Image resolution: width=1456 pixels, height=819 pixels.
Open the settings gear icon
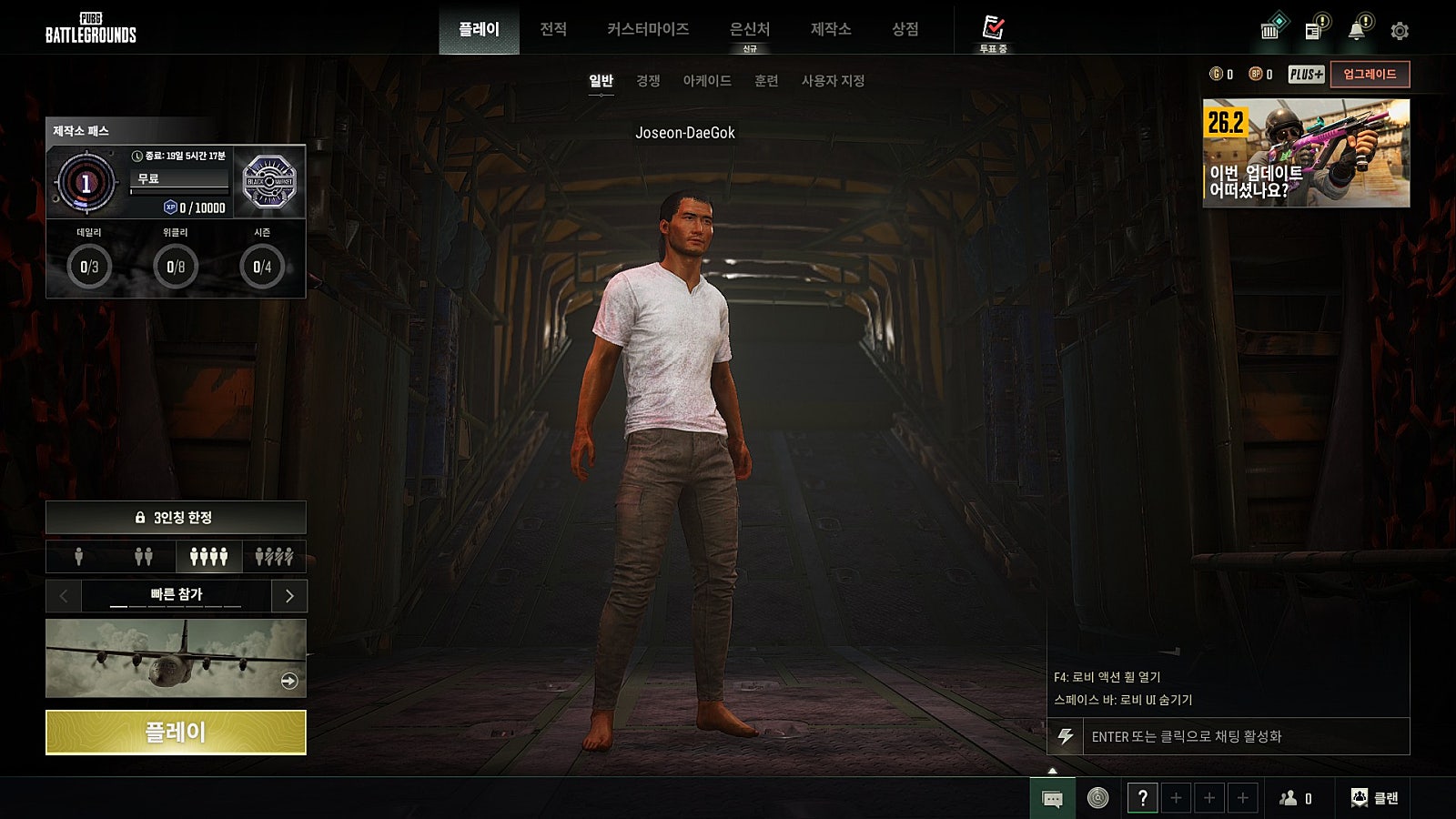pos(1400,31)
